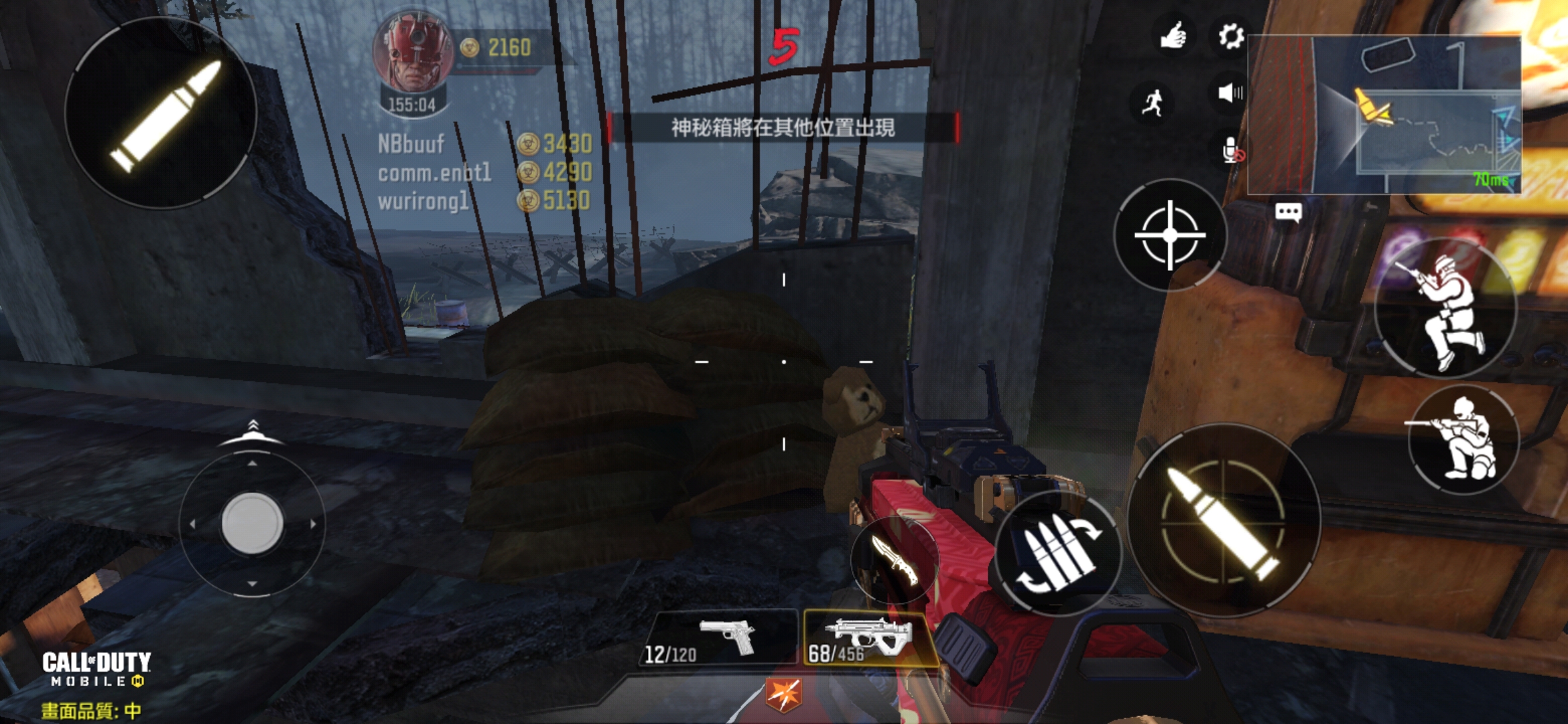Activate the orange skill icon at bottom
The width and height of the screenshot is (1568, 724).
pyautogui.click(x=783, y=694)
